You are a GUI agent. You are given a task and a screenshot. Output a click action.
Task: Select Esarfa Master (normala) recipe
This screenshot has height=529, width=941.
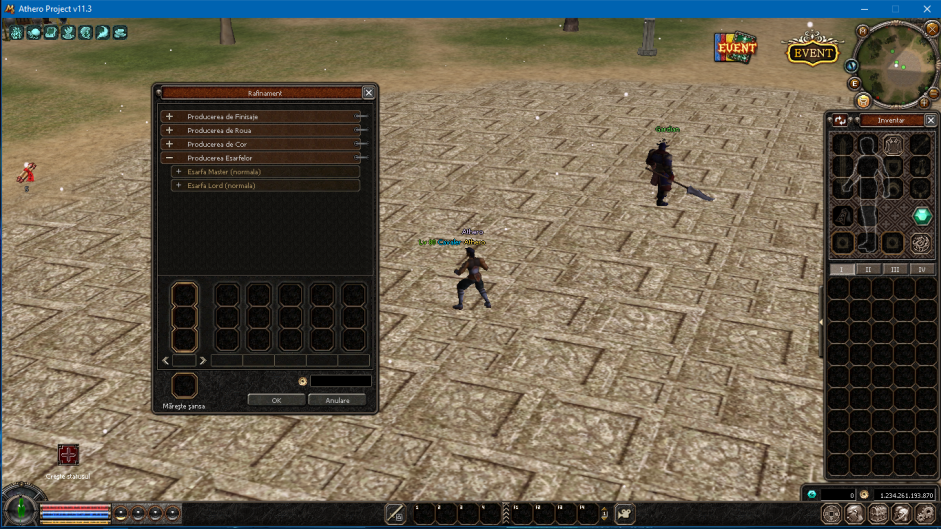click(224, 172)
